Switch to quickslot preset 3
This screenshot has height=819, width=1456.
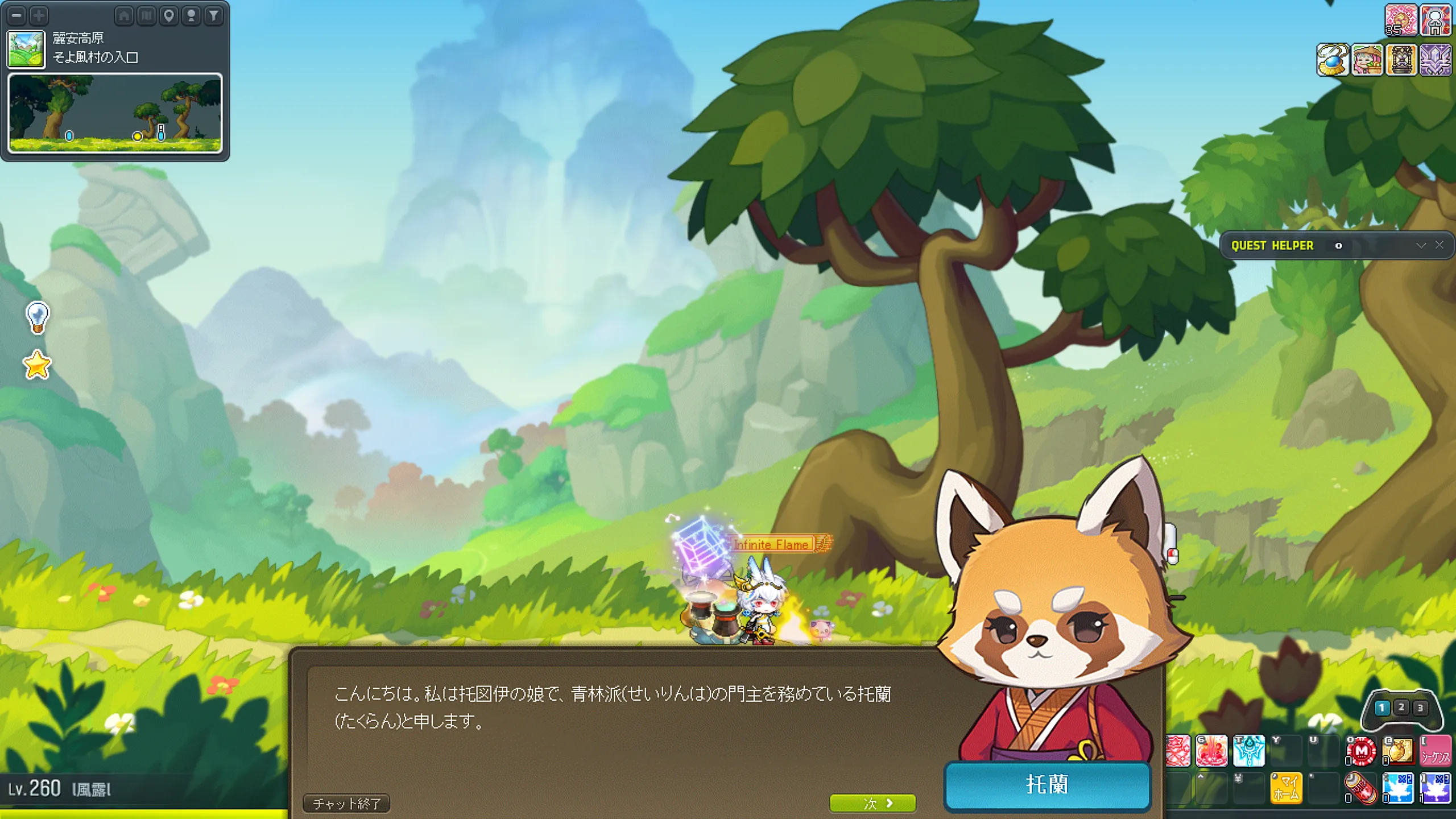tap(1420, 708)
